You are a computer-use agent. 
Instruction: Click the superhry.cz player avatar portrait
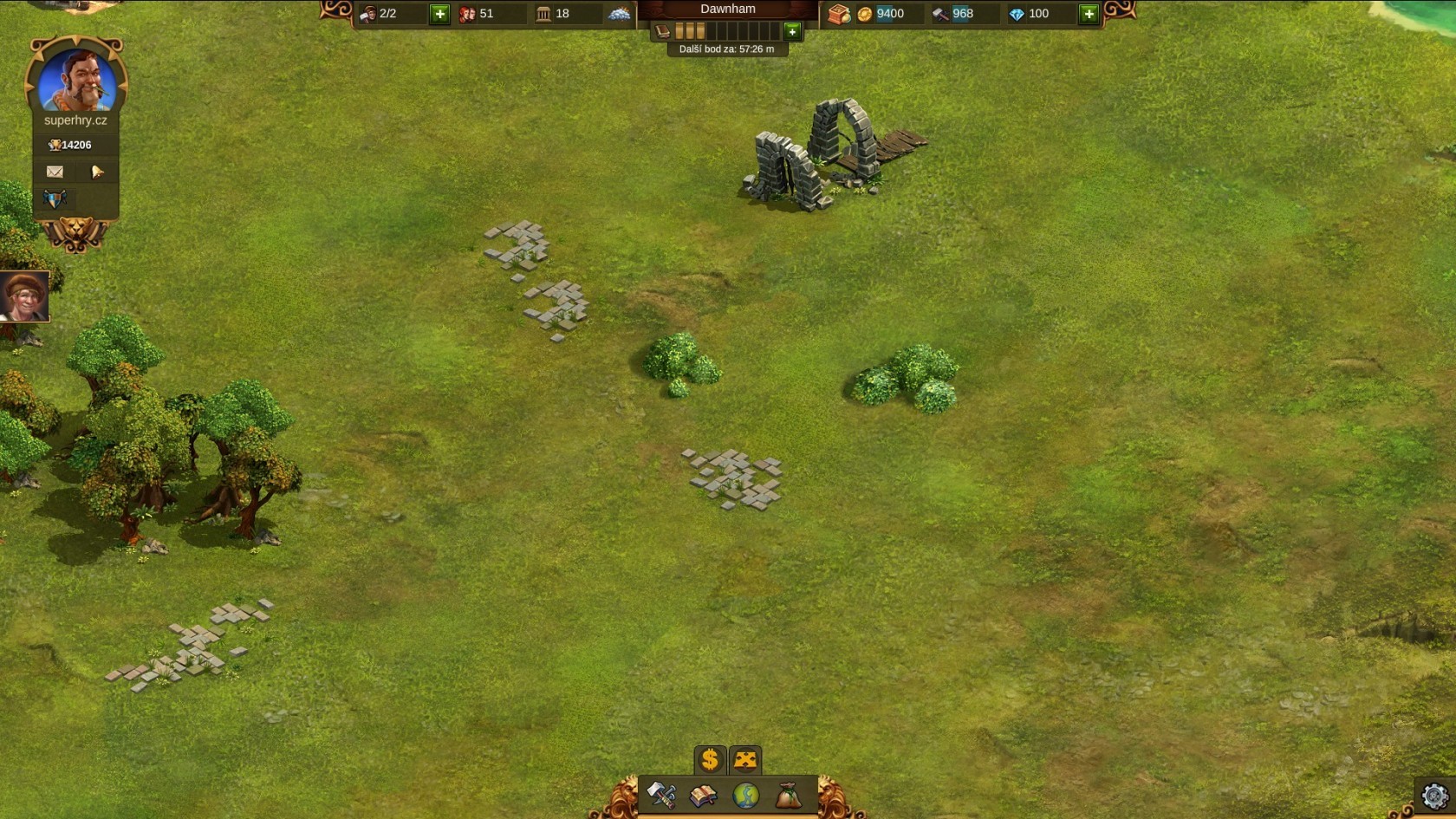(76, 80)
